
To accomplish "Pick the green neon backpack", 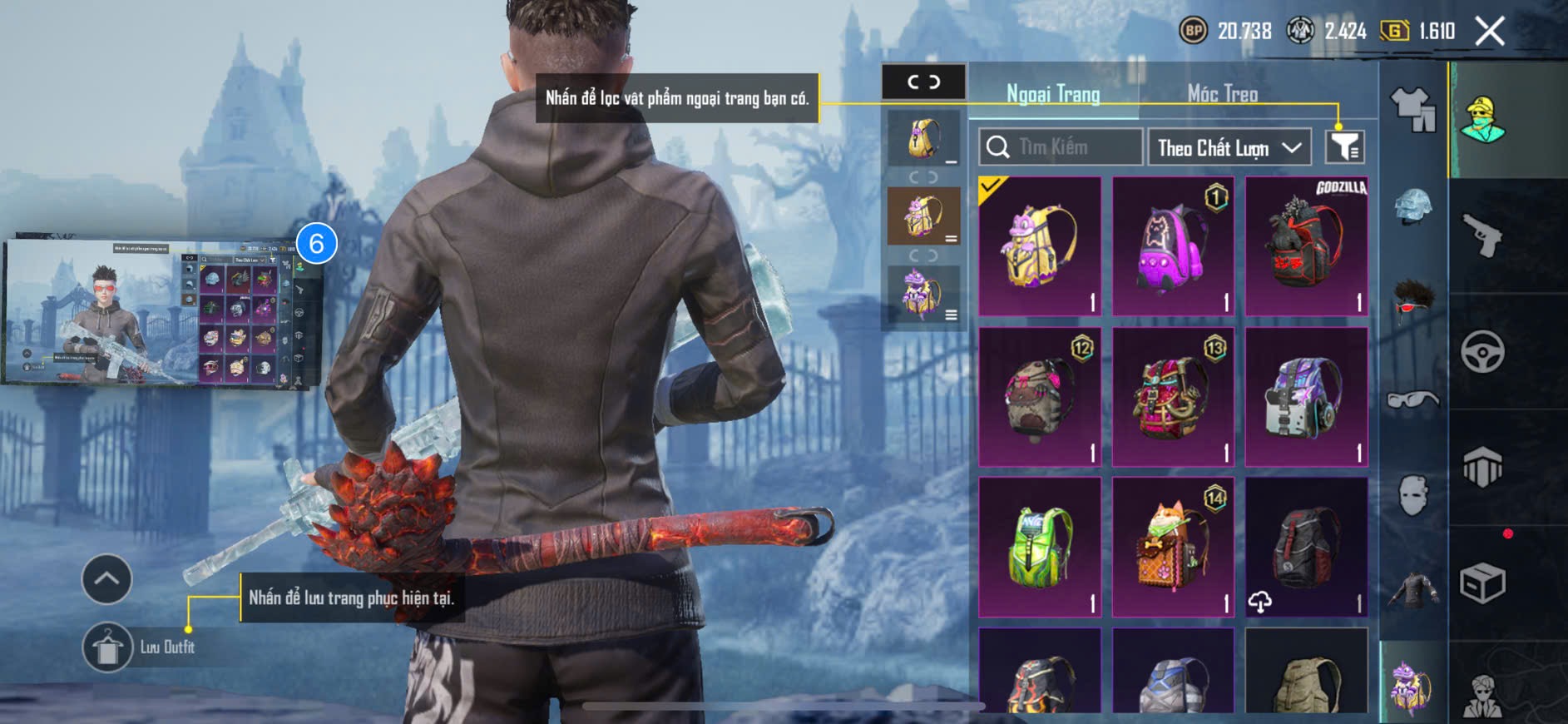I will pyautogui.click(x=1040, y=547).
